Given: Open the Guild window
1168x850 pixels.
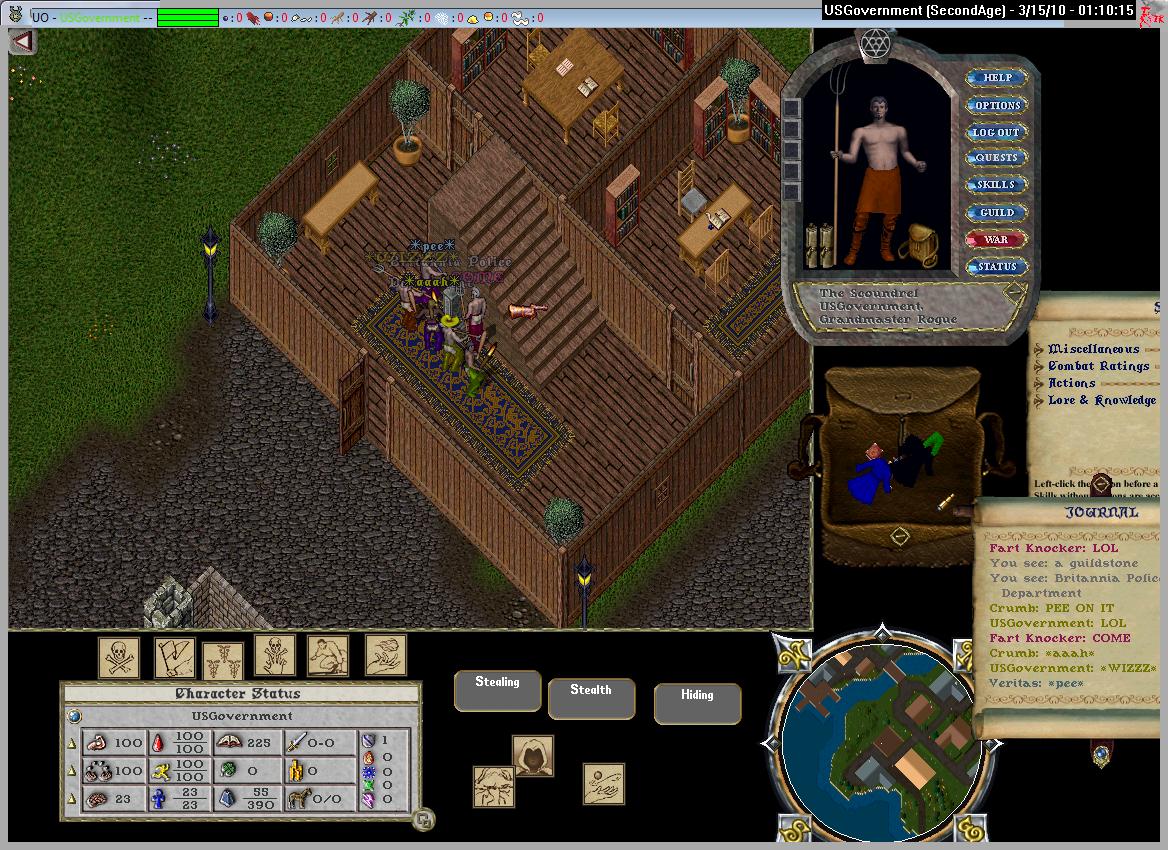Looking at the screenshot, I should coord(997,212).
